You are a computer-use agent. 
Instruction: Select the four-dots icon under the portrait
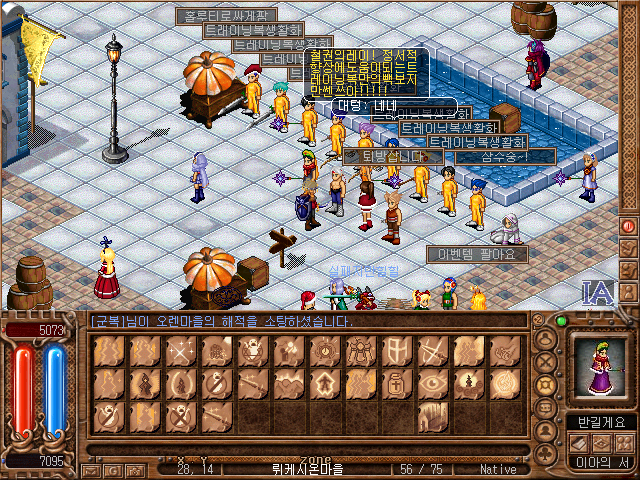622,441
